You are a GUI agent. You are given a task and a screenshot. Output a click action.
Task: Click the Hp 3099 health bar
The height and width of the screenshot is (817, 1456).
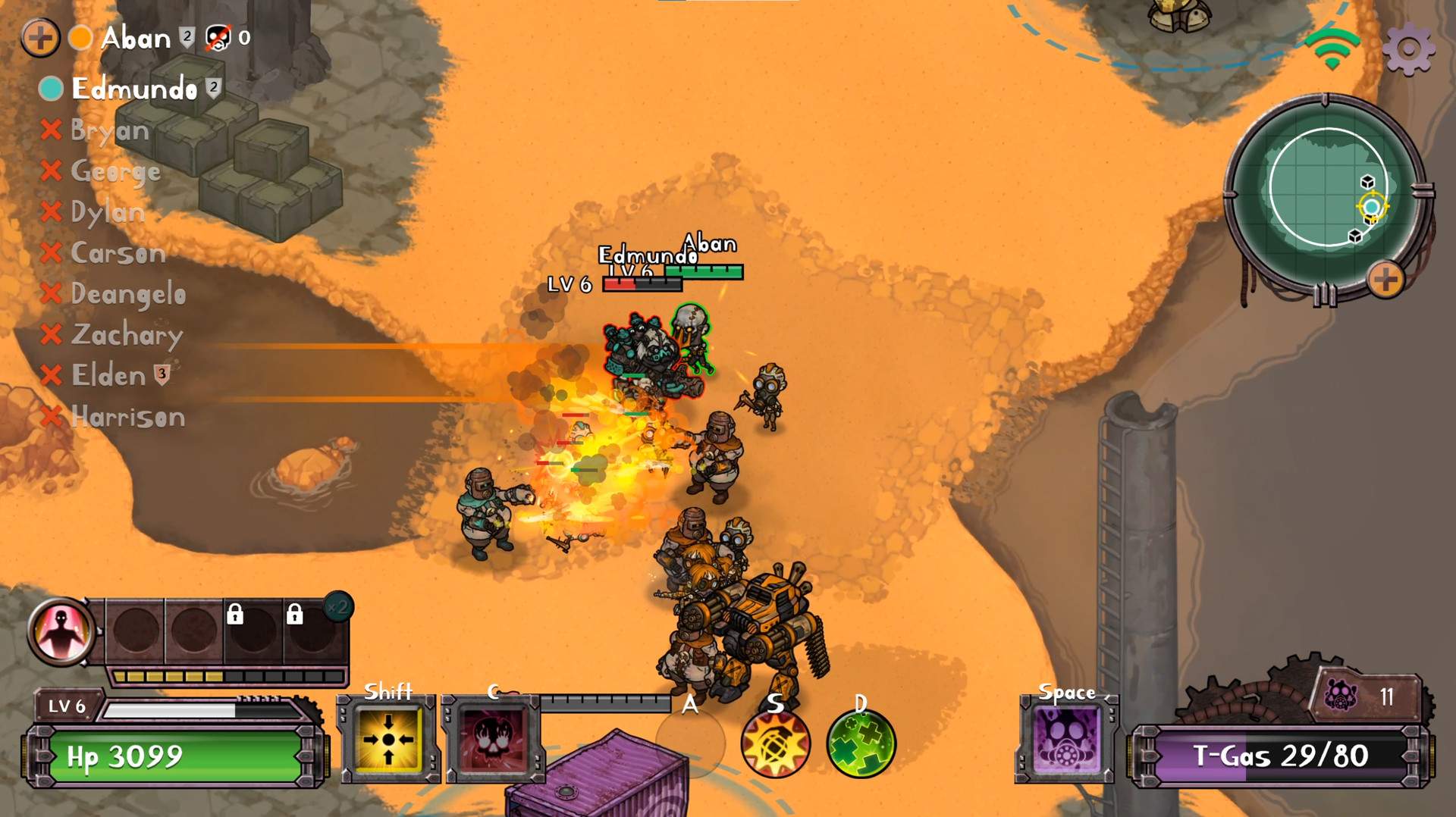tap(174, 754)
